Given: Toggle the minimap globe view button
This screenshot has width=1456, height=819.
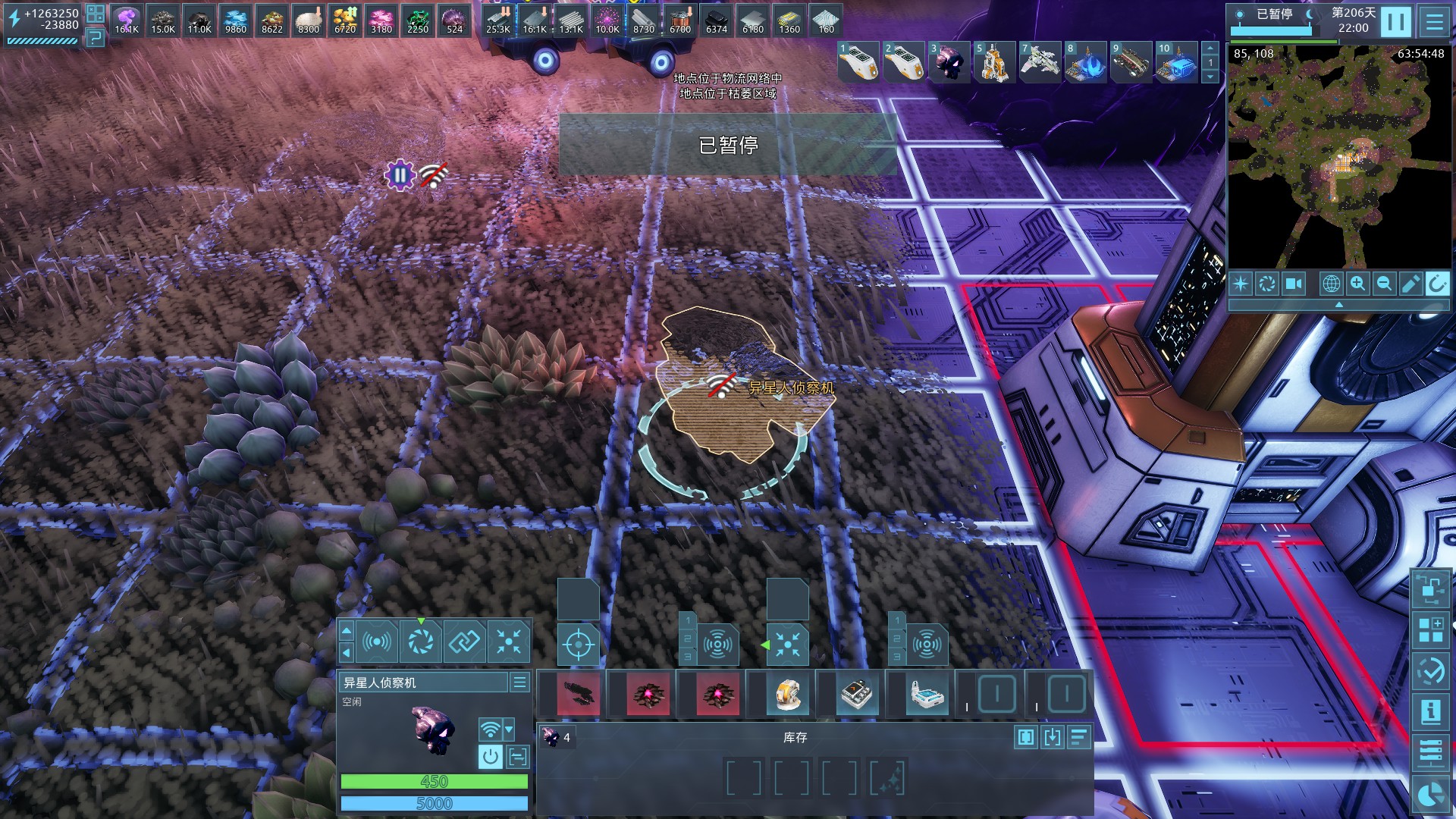Looking at the screenshot, I should [1331, 284].
